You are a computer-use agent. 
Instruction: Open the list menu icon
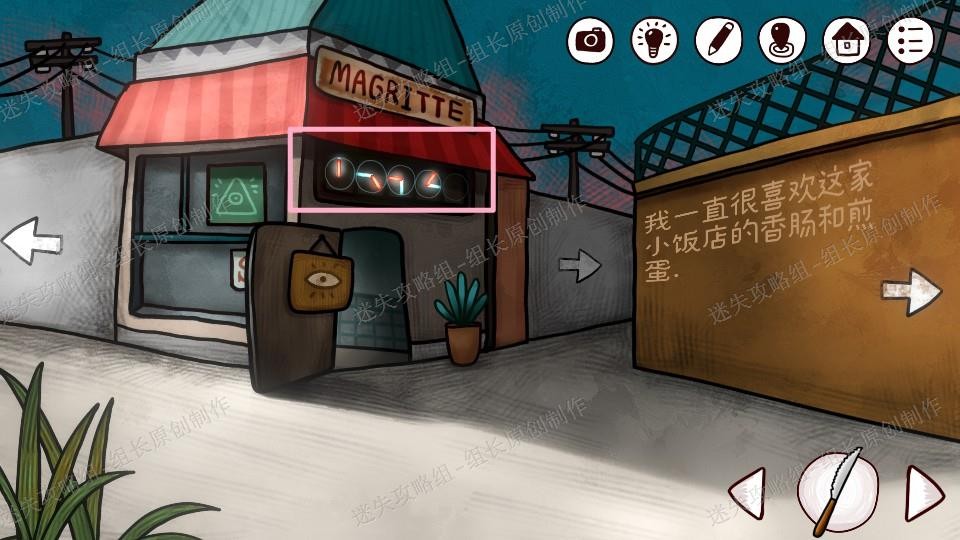pos(910,40)
